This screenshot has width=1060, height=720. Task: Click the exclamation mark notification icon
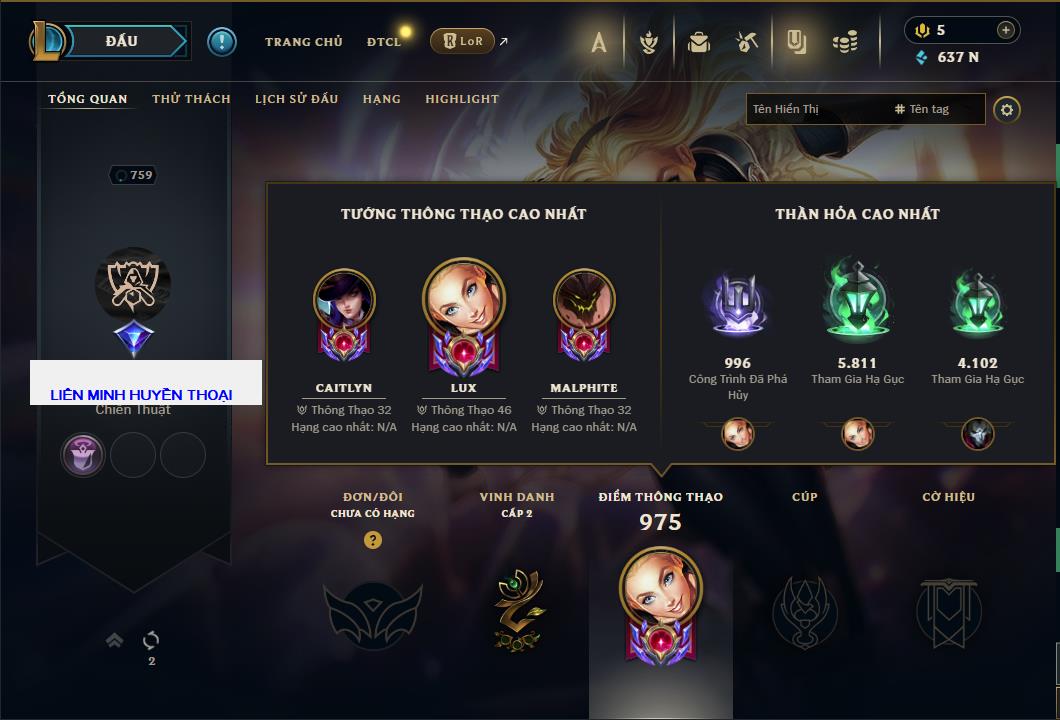222,42
